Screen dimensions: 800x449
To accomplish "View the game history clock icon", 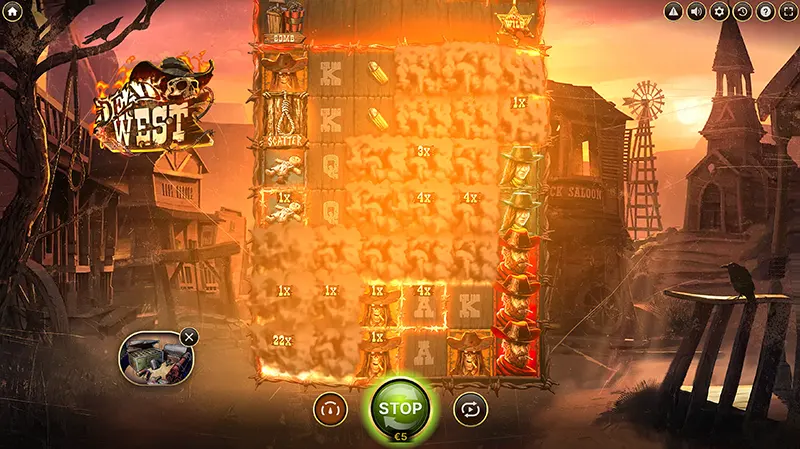I will pos(742,12).
